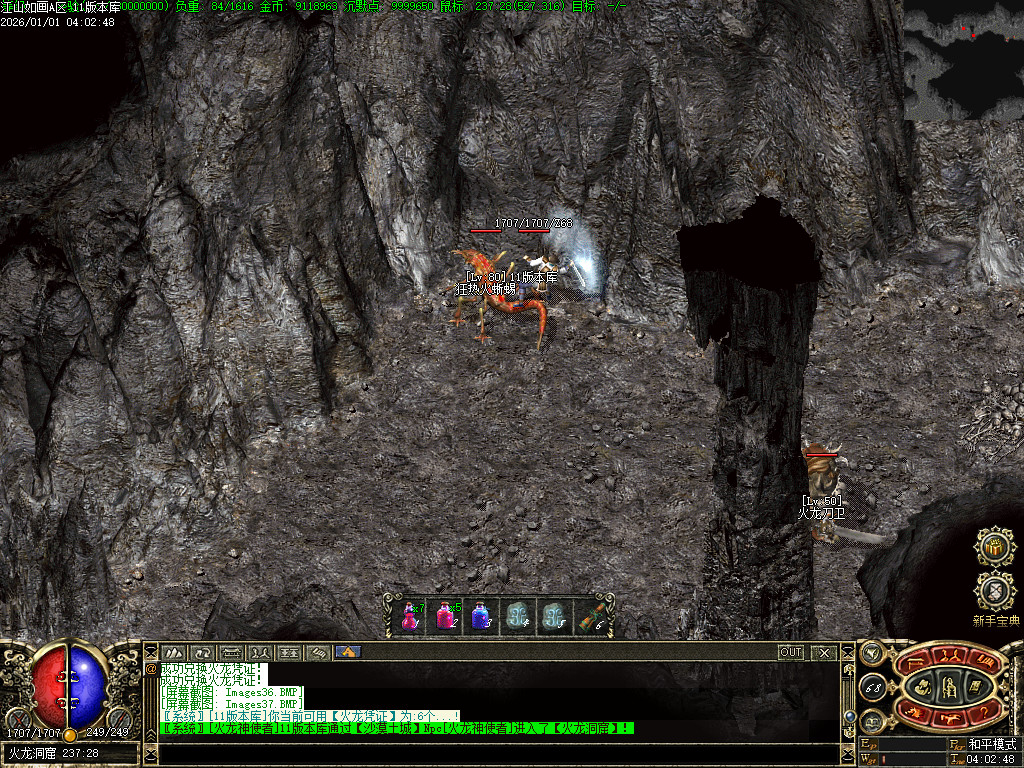Close the chat panel with the X button

824,652
